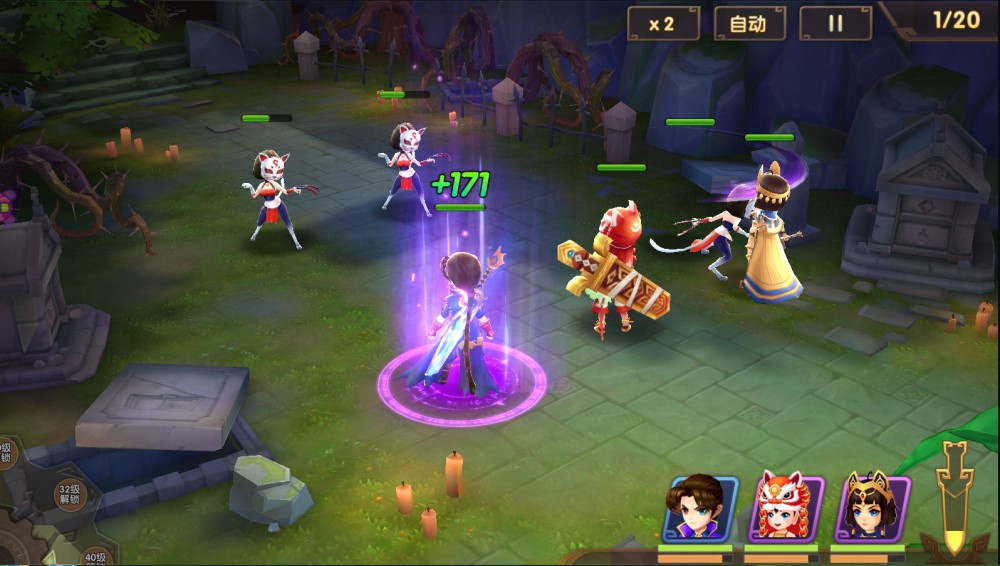Screen dimensions: 1000x566
Task: Choose the gold cat-ear tiara hero portrait
Action: tap(872, 509)
